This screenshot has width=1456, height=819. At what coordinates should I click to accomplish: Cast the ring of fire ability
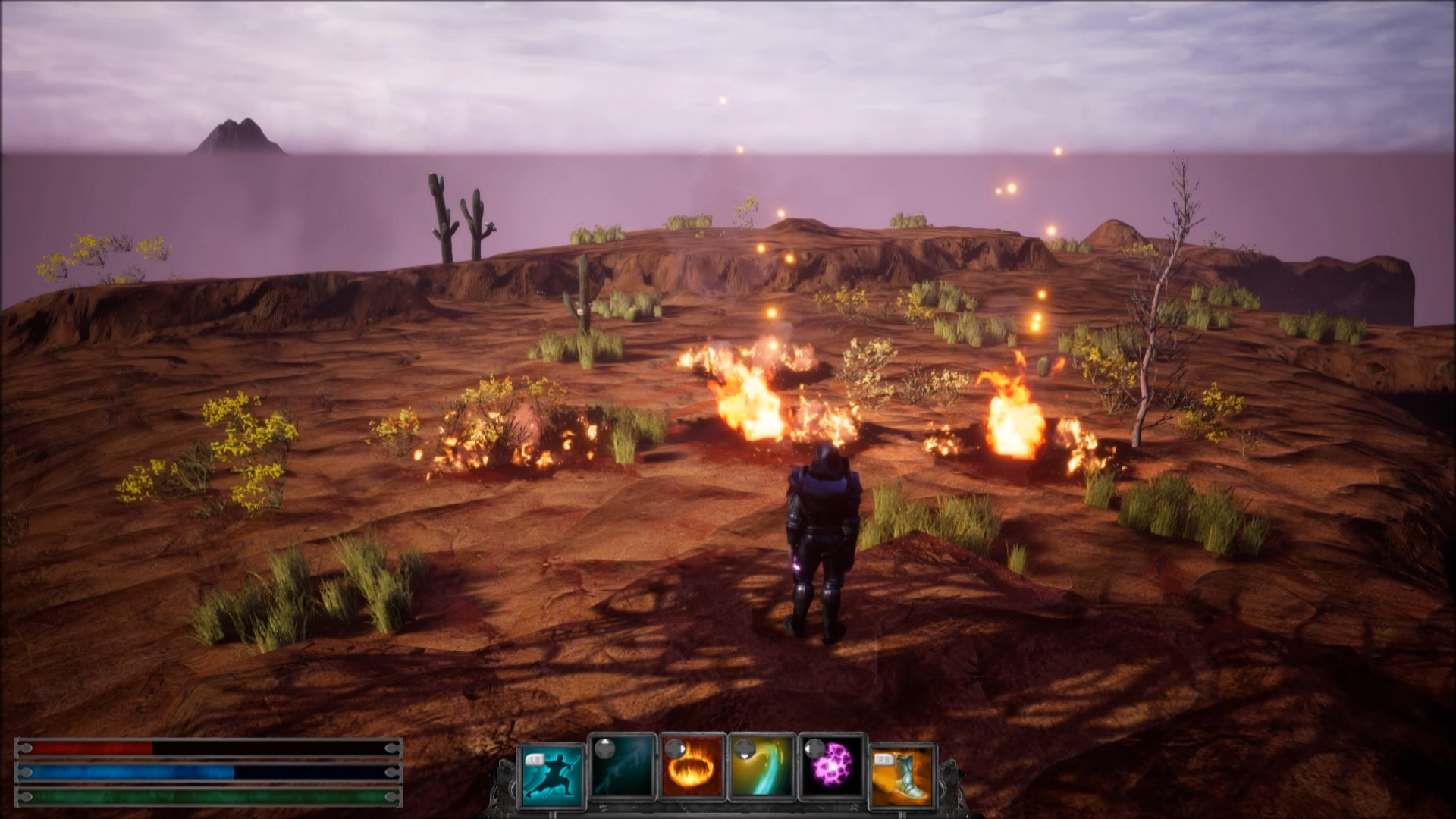pos(692,767)
